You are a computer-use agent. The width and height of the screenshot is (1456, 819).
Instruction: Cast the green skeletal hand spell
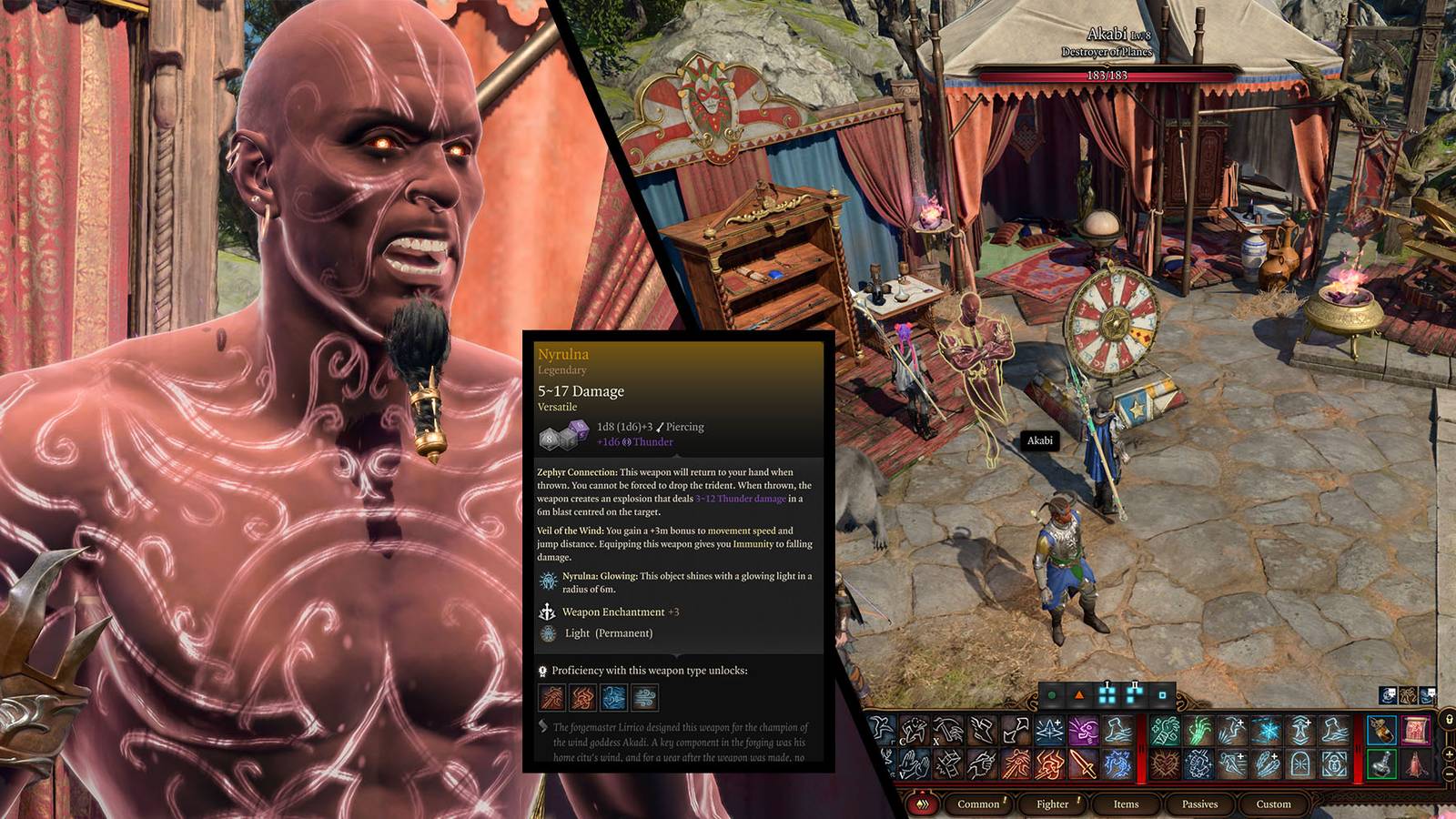1199,730
